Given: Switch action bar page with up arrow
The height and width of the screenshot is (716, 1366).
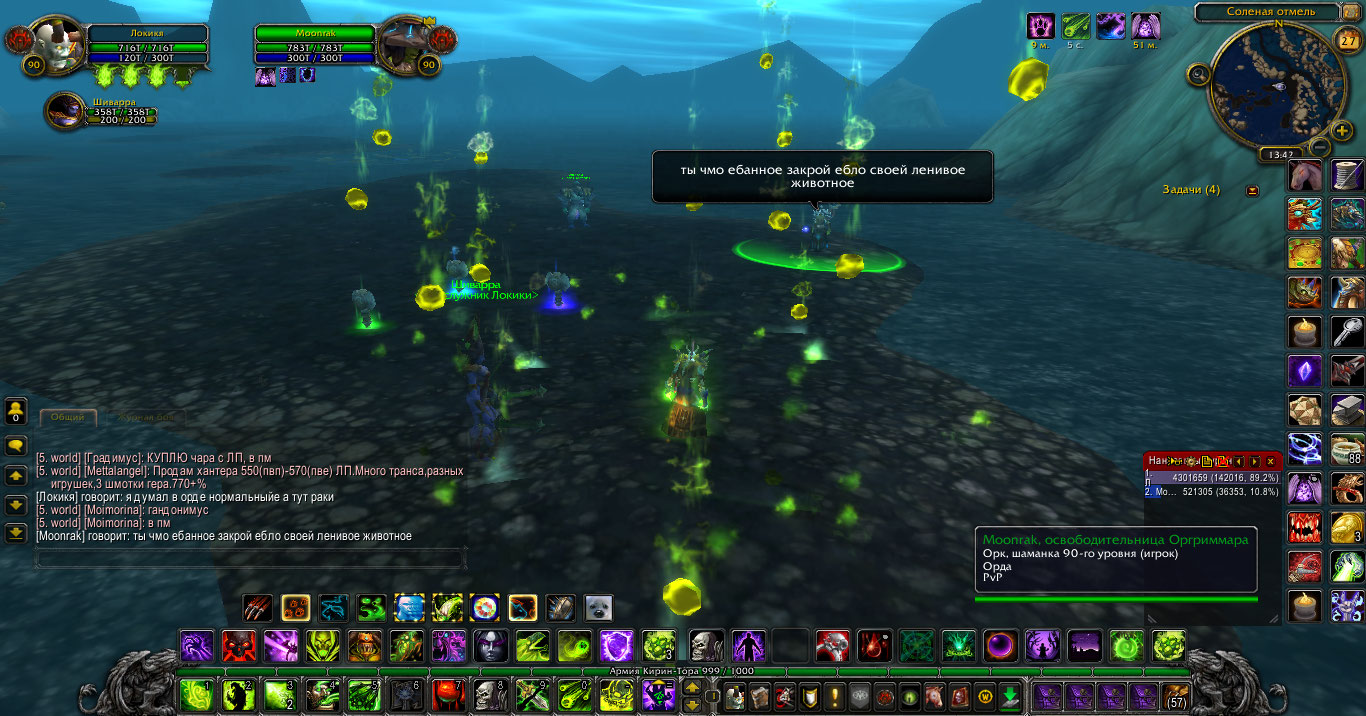Looking at the screenshot, I should coord(691,687).
